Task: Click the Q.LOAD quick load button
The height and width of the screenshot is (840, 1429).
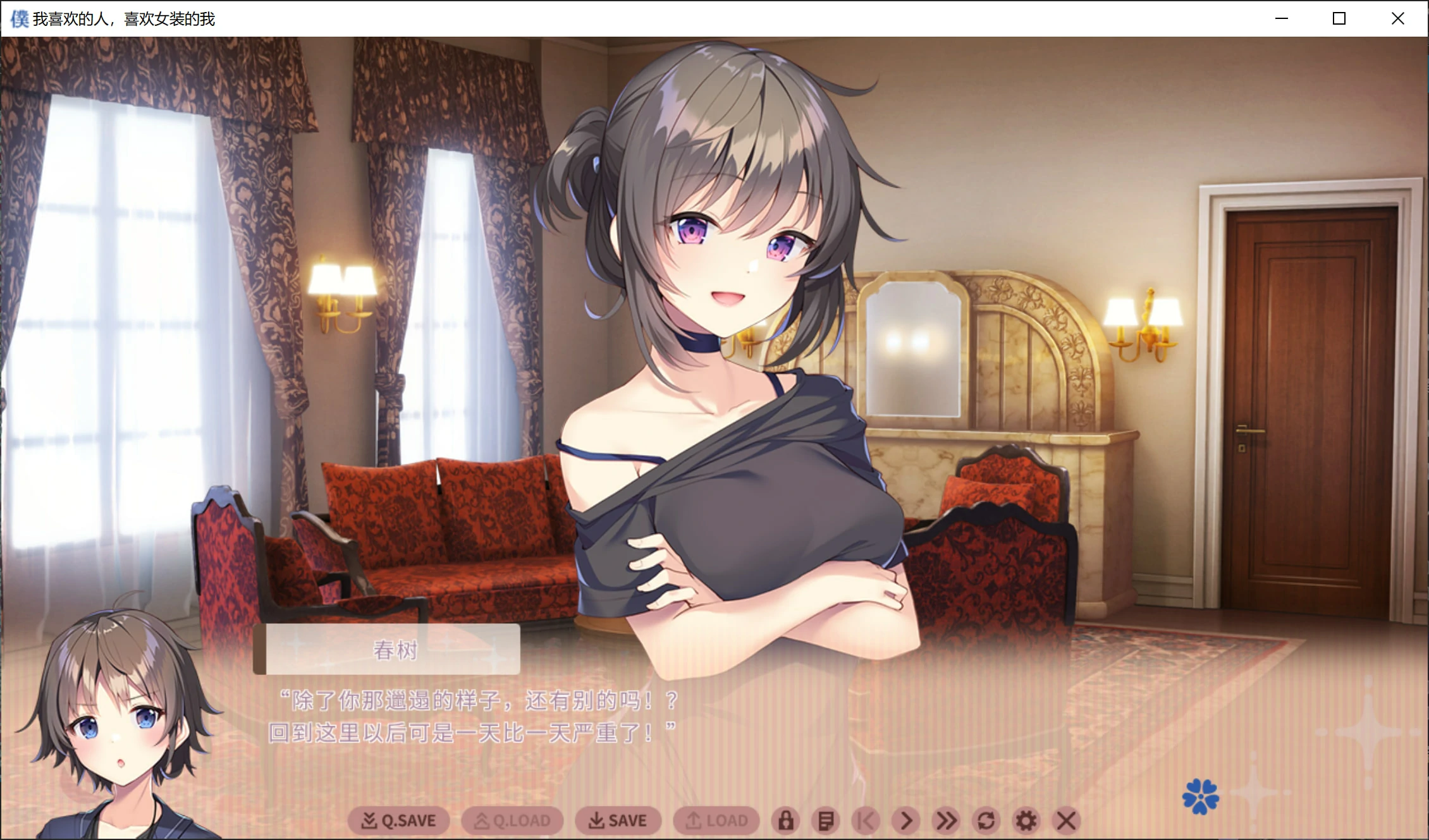Action: point(512,820)
